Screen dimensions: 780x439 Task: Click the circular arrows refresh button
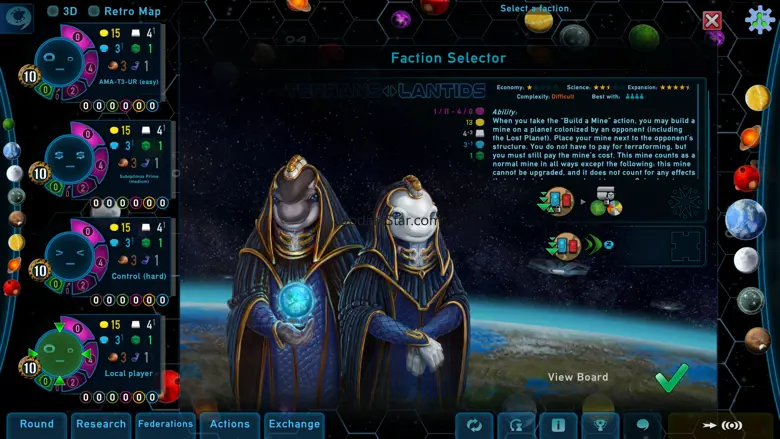coord(474,425)
